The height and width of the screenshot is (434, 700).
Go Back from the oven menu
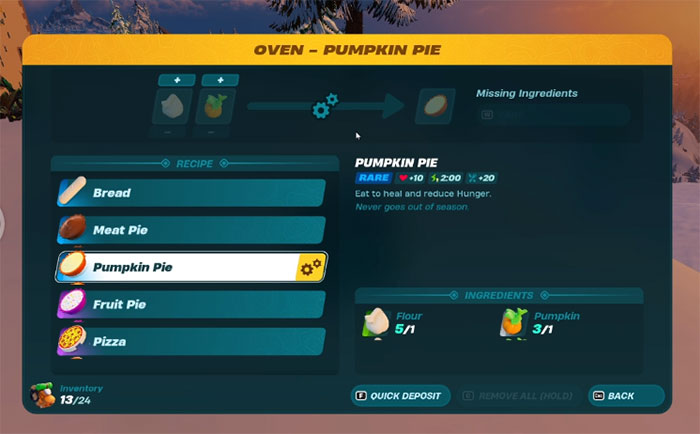point(626,396)
